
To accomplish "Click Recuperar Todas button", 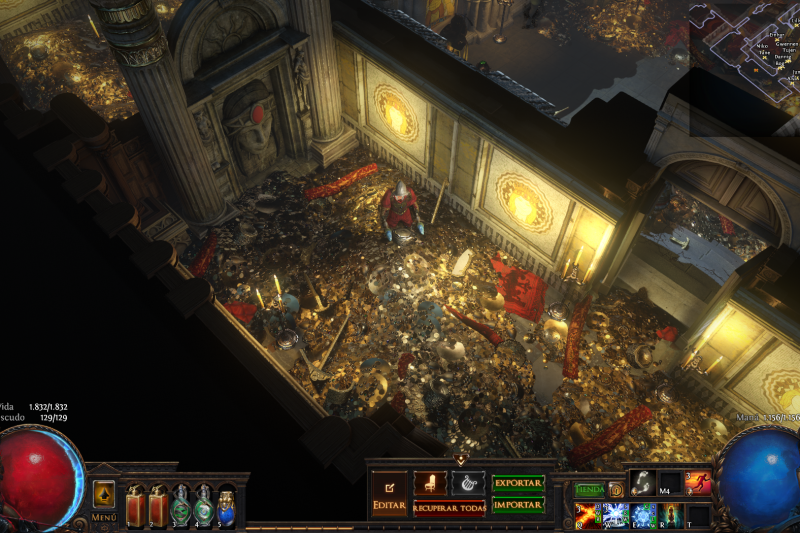I will coord(449,508).
